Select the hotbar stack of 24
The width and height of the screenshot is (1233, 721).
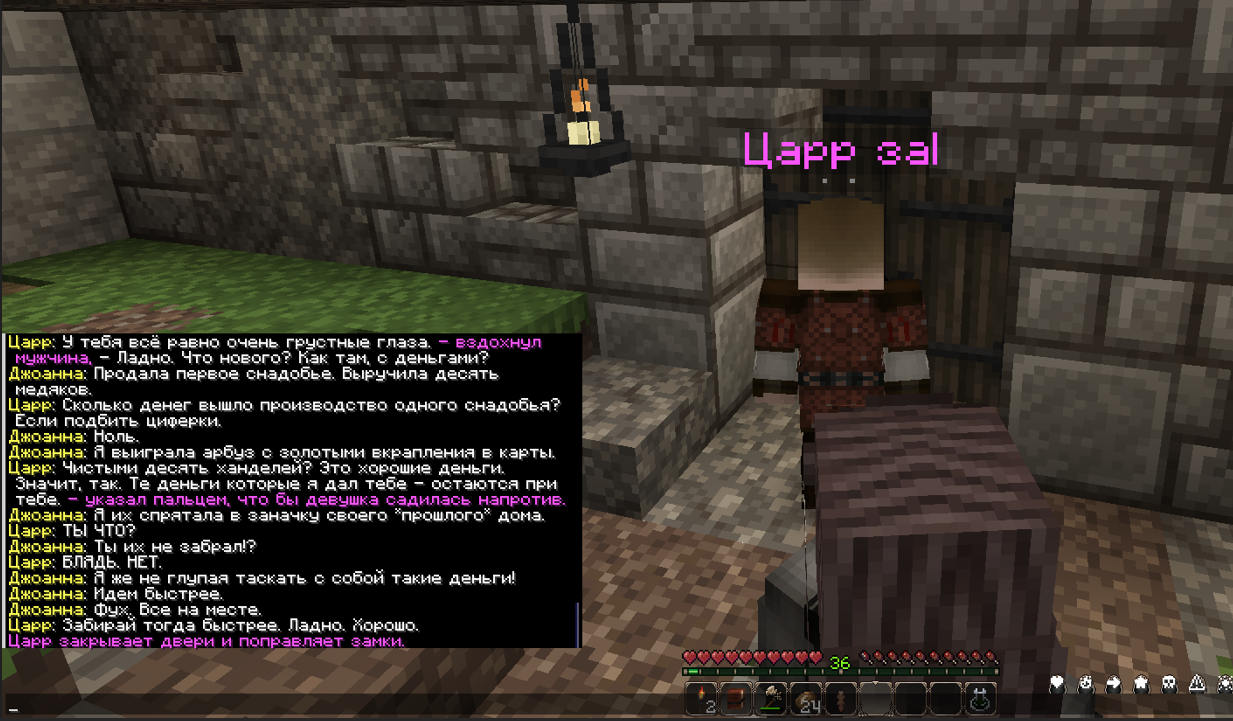(806, 698)
